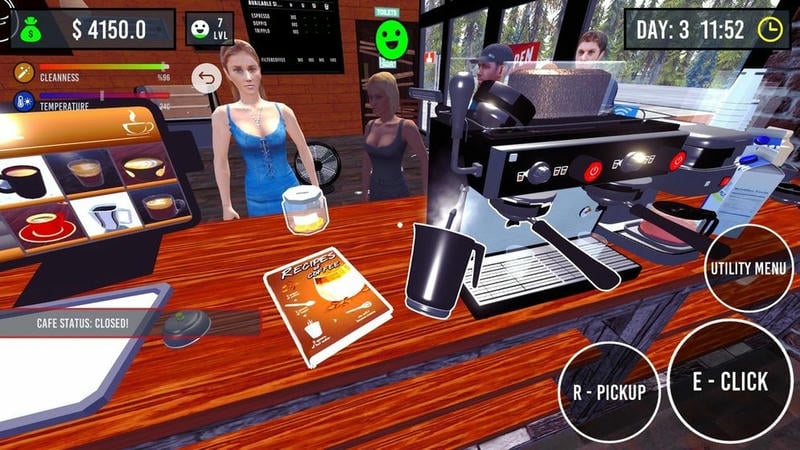Screen dimensions: 800x450
Task: Select the curved back arrow icon
Action: [206, 79]
